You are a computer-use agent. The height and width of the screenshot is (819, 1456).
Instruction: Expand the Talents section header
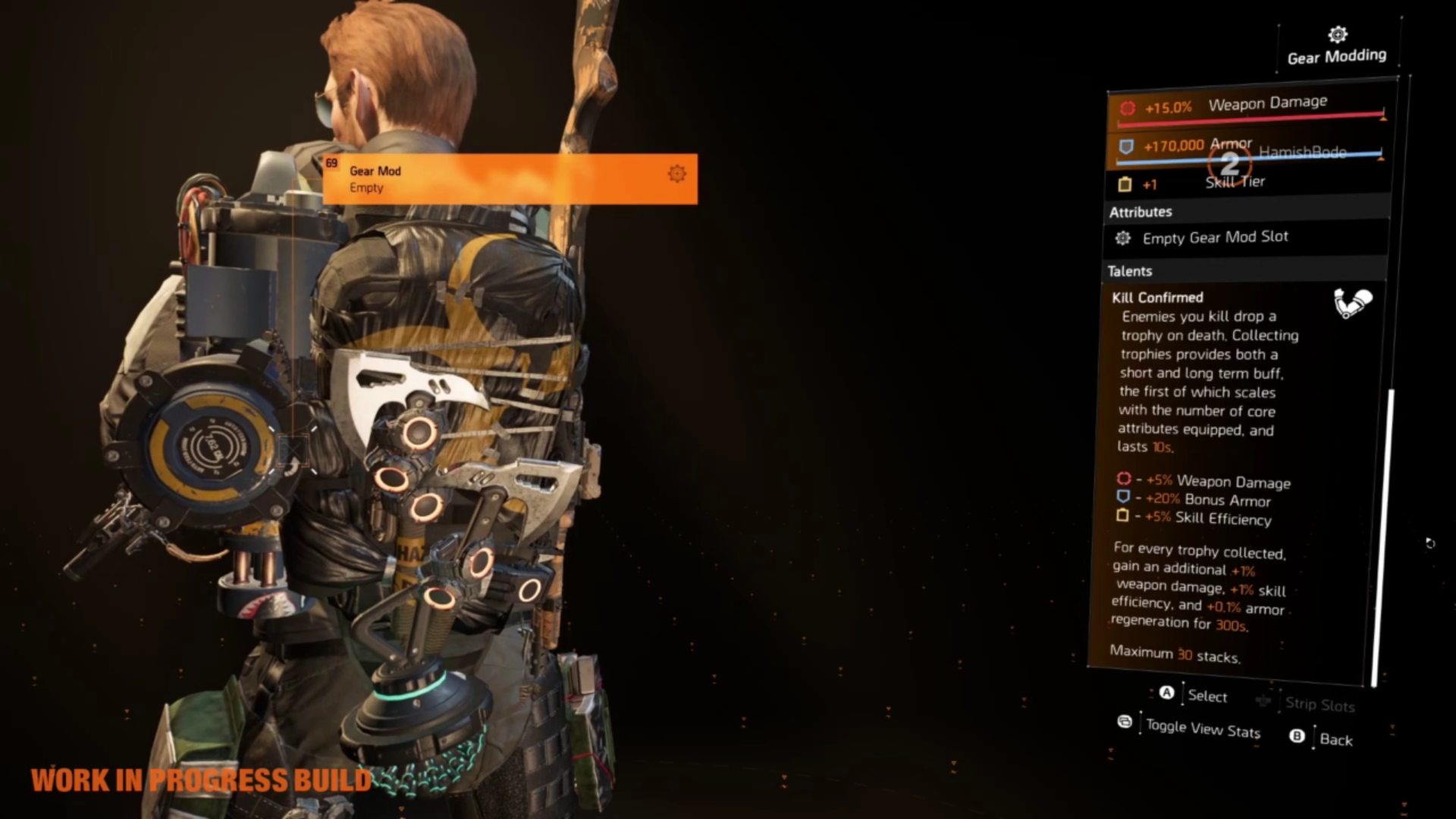(x=1131, y=271)
